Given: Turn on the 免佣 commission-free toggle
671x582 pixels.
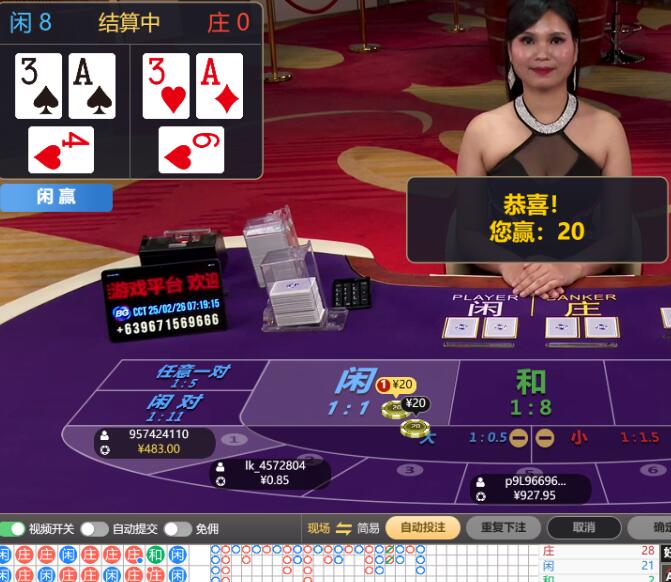Looking at the screenshot, I should pos(178,528).
